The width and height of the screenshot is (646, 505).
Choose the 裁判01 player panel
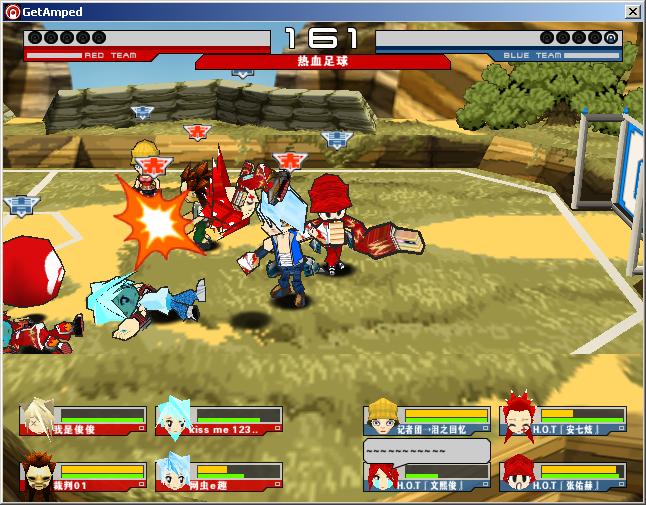click(x=84, y=476)
